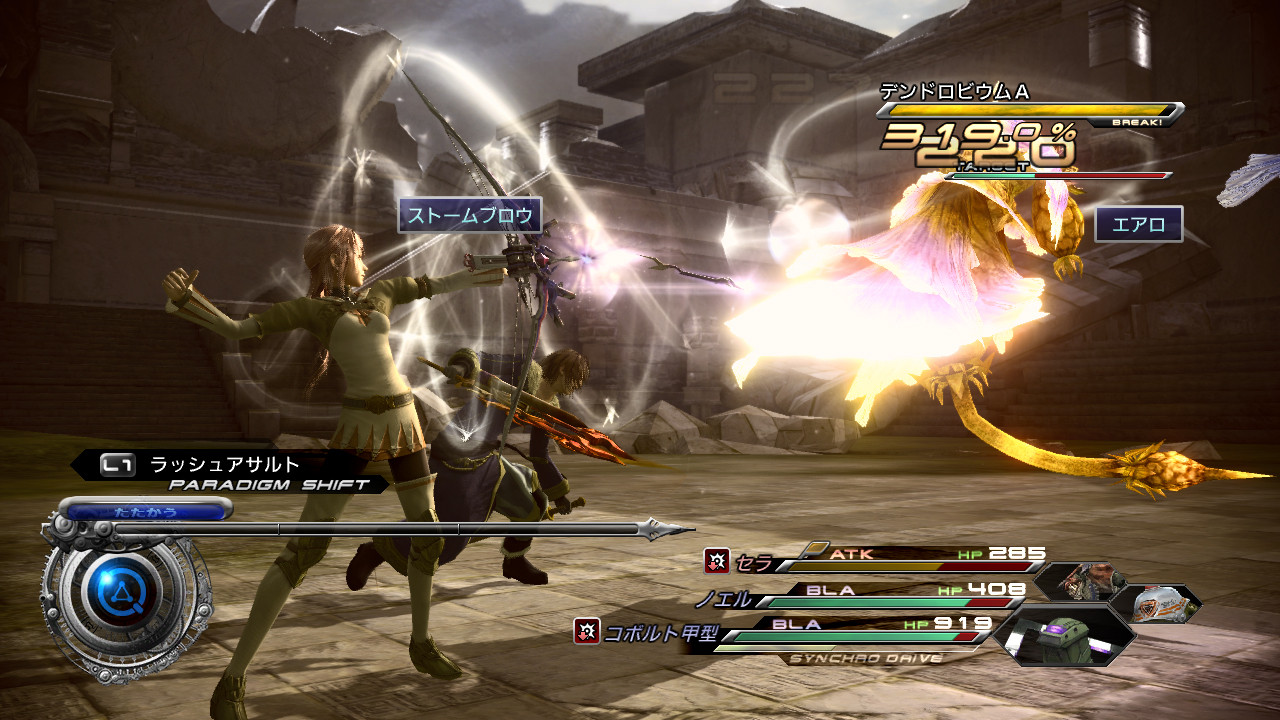Viewport: 1280px width, 720px height.
Task: Choose the green コボルト甲型 monster portrait
Action: coord(1065,635)
